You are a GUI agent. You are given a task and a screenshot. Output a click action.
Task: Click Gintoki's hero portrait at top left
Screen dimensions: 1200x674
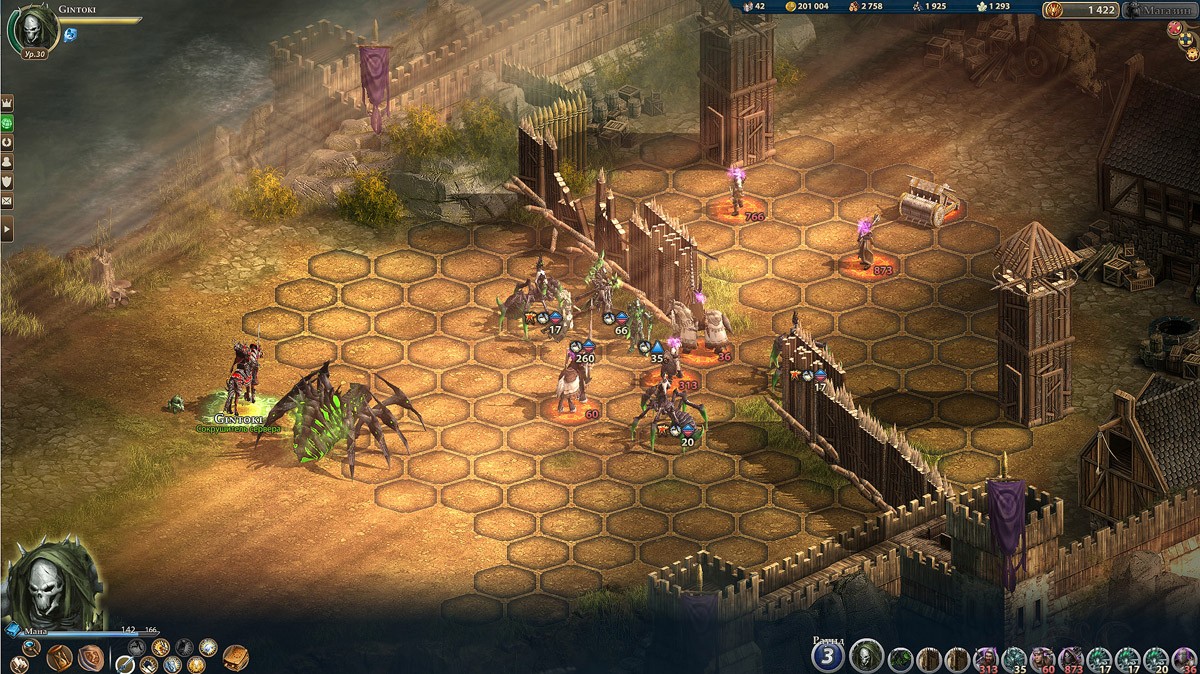33,28
